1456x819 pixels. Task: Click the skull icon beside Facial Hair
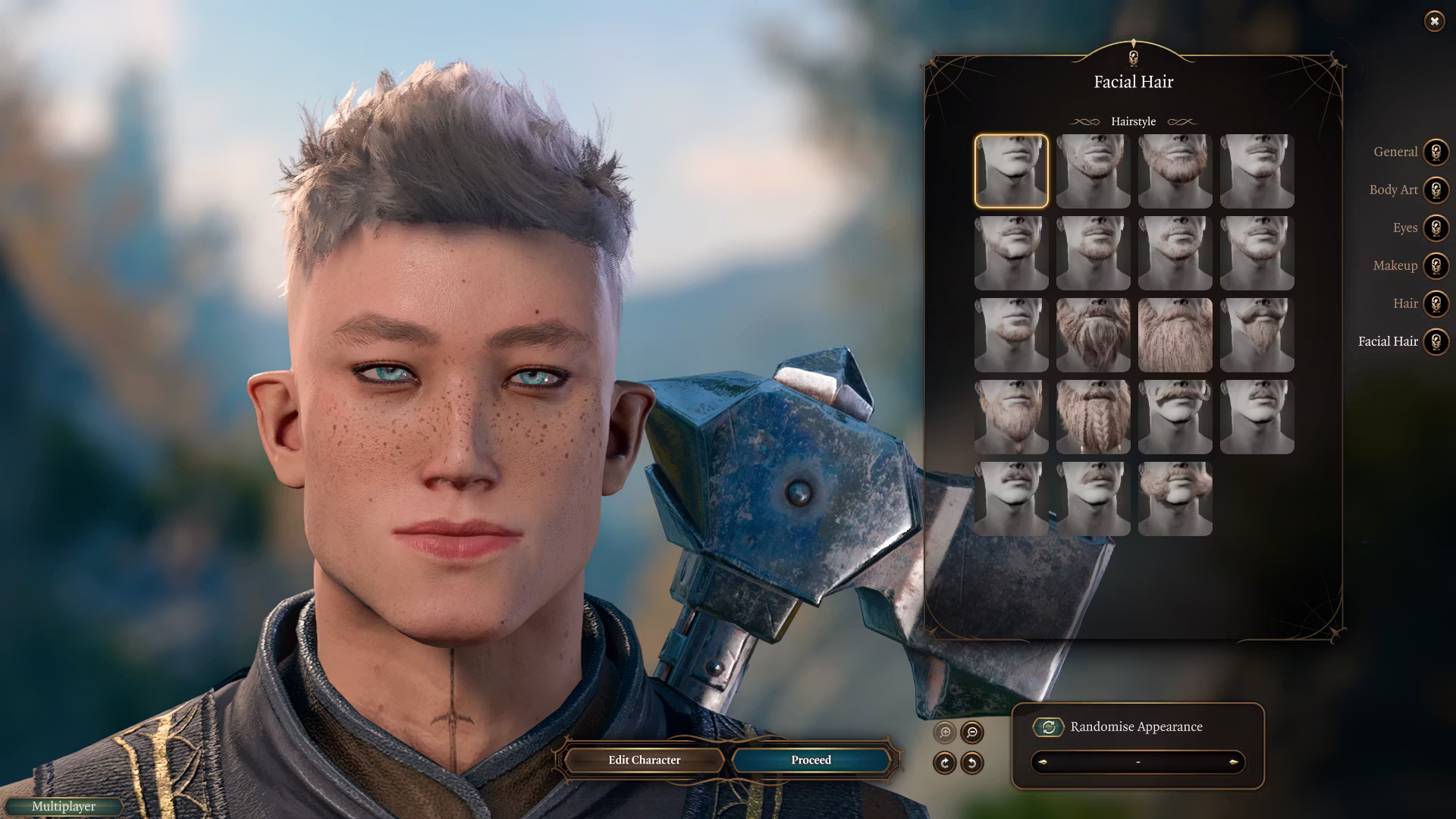click(x=1435, y=342)
